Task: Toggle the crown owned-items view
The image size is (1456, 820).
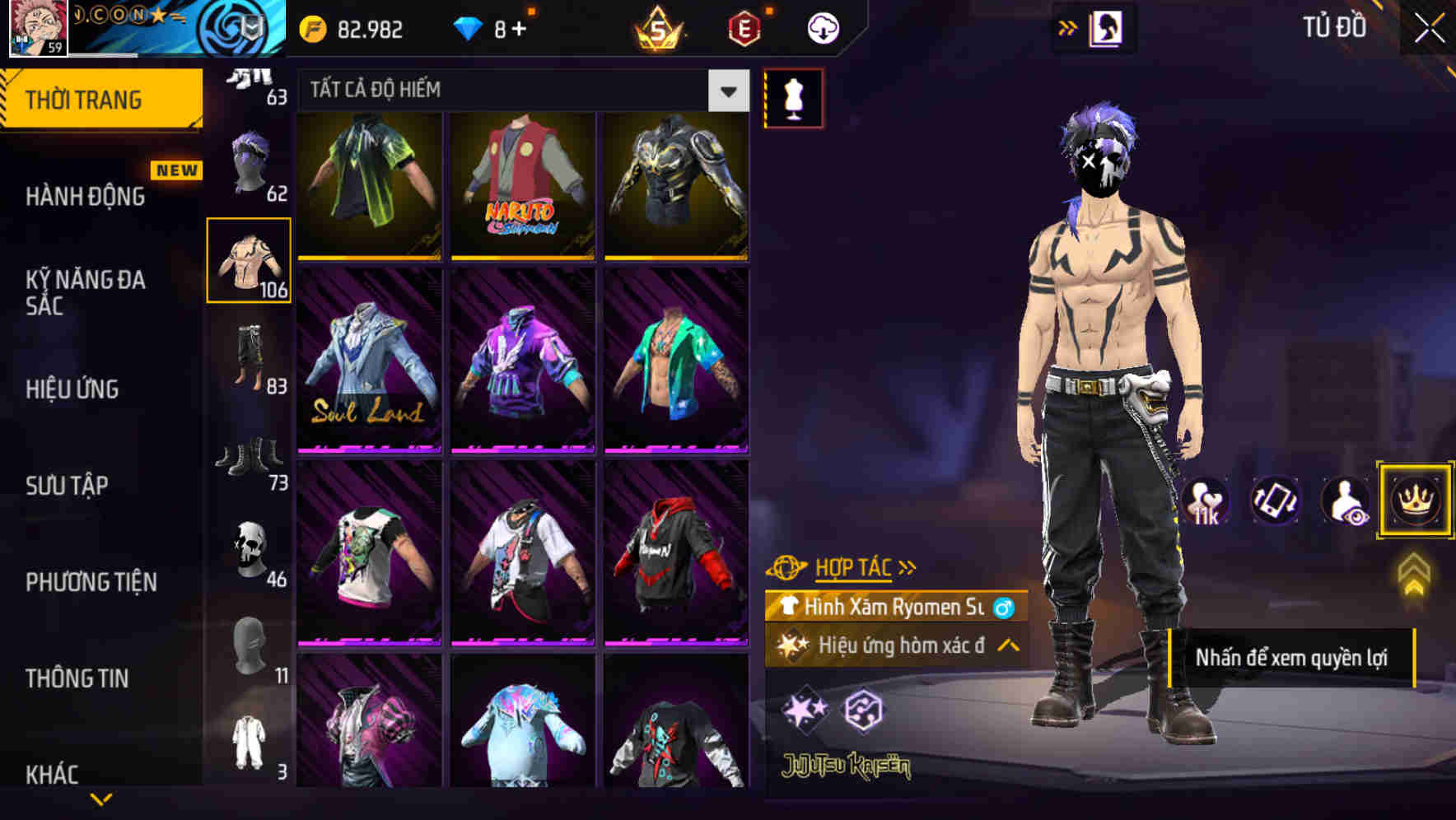Action: tap(1415, 500)
